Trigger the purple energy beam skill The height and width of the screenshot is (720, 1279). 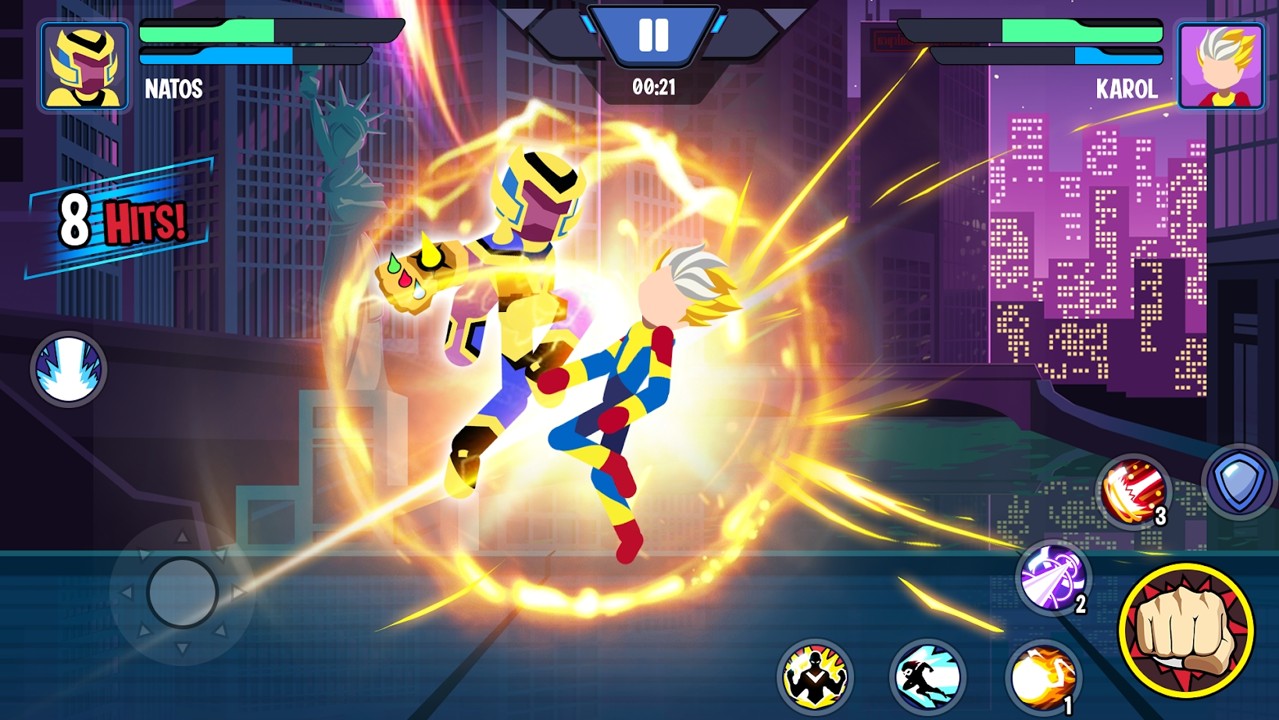click(1052, 576)
